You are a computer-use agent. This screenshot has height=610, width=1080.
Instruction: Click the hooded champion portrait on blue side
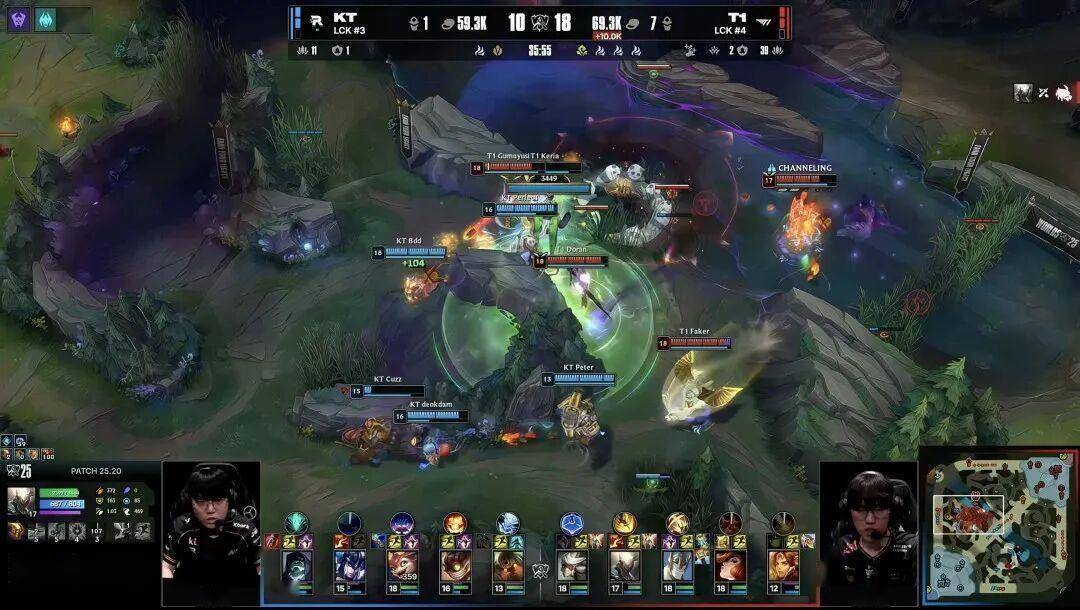click(297, 566)
